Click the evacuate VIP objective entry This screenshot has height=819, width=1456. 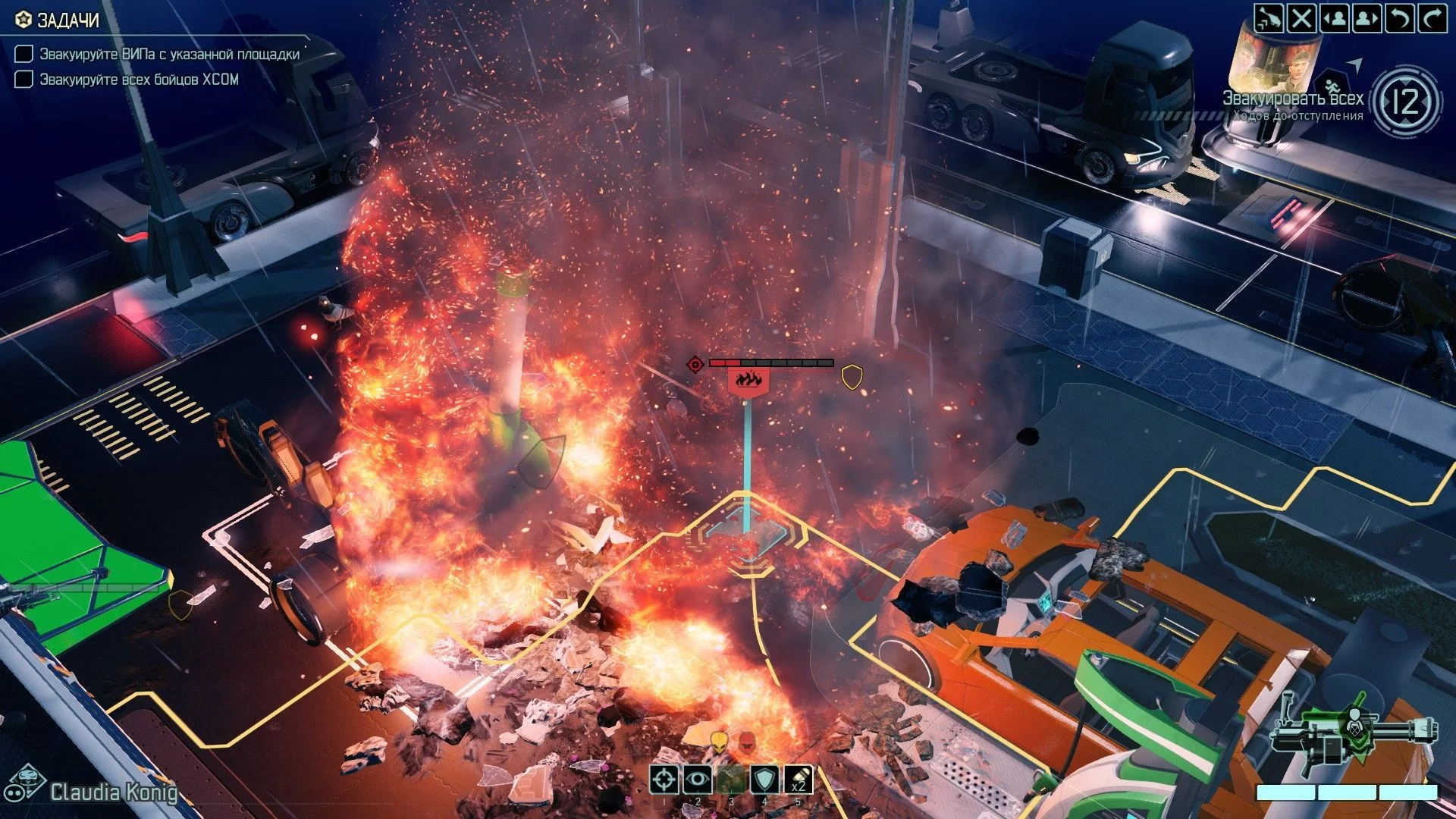tap(169, 54)
